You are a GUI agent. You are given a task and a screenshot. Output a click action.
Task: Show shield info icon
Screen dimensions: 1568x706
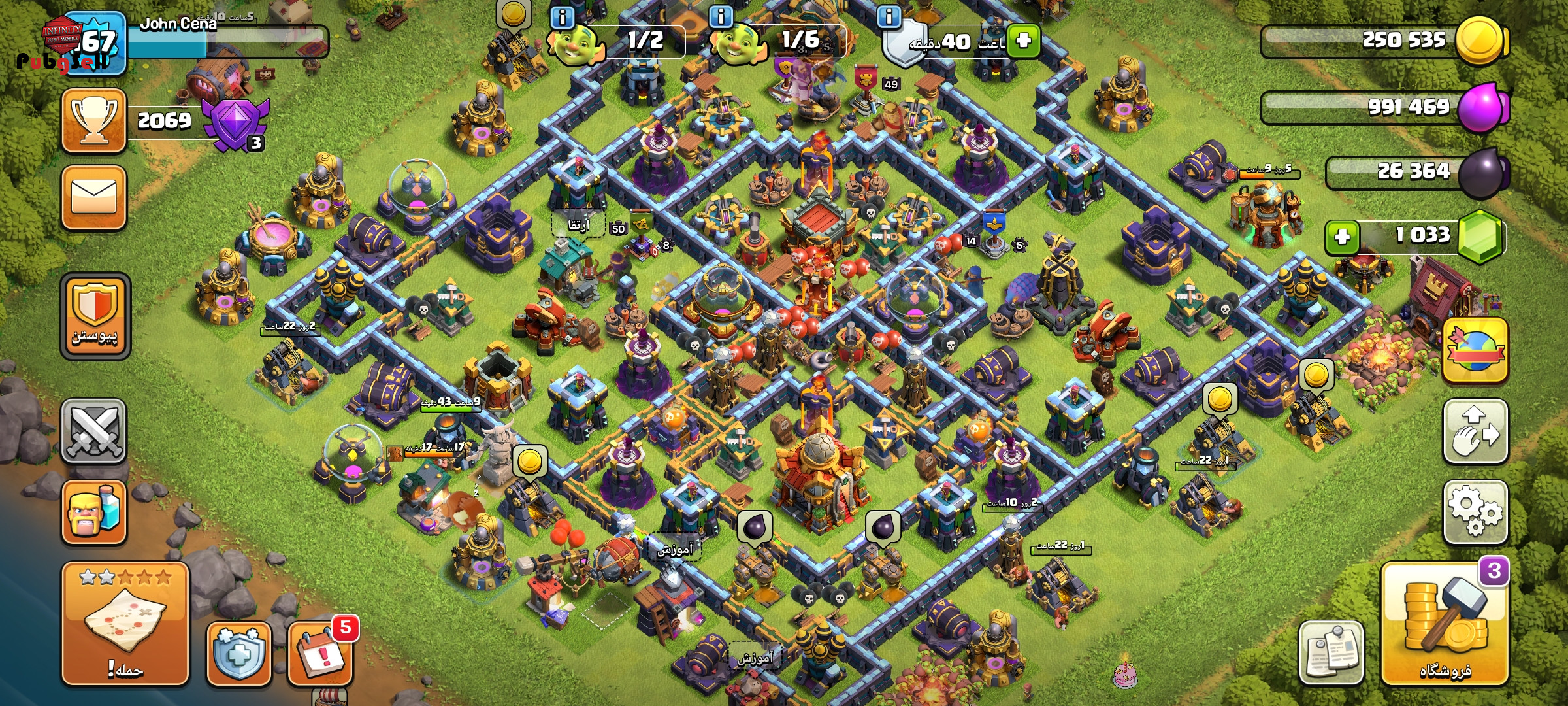pos(889,17)
